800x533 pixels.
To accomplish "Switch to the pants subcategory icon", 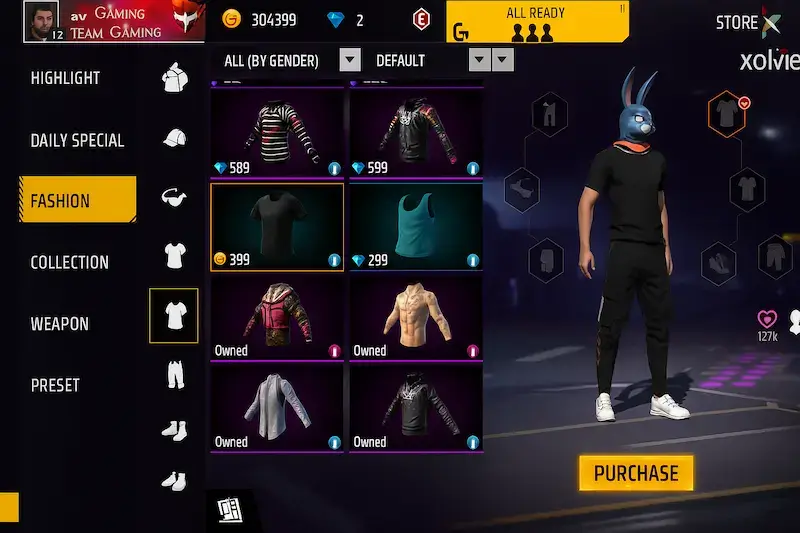I will 174,376.
